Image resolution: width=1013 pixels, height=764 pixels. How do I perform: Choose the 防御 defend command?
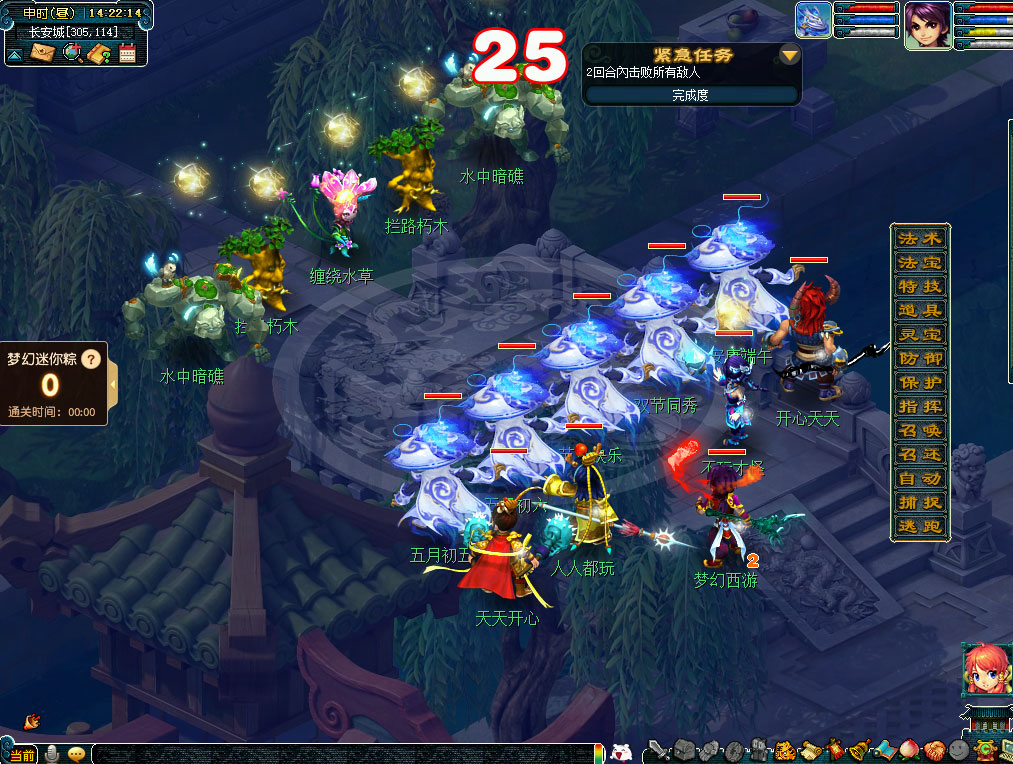(x=920, y=359)
